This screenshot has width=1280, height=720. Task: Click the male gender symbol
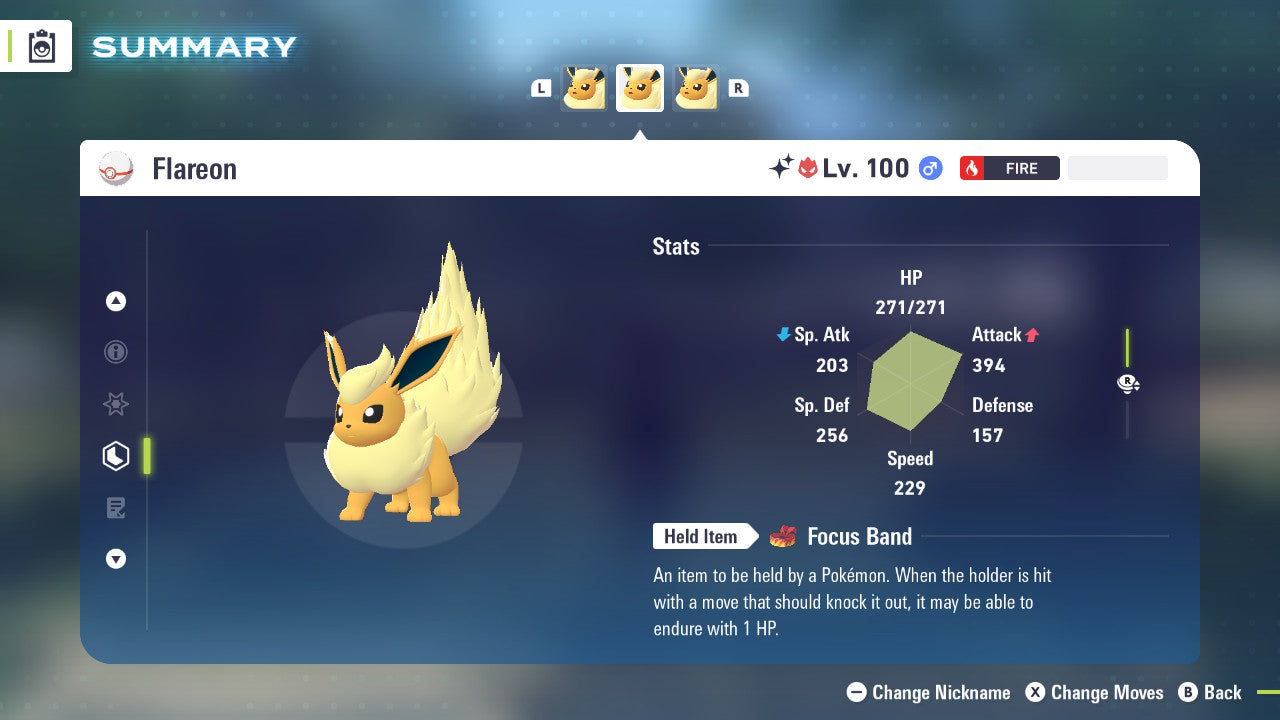(x=929, y=169)
